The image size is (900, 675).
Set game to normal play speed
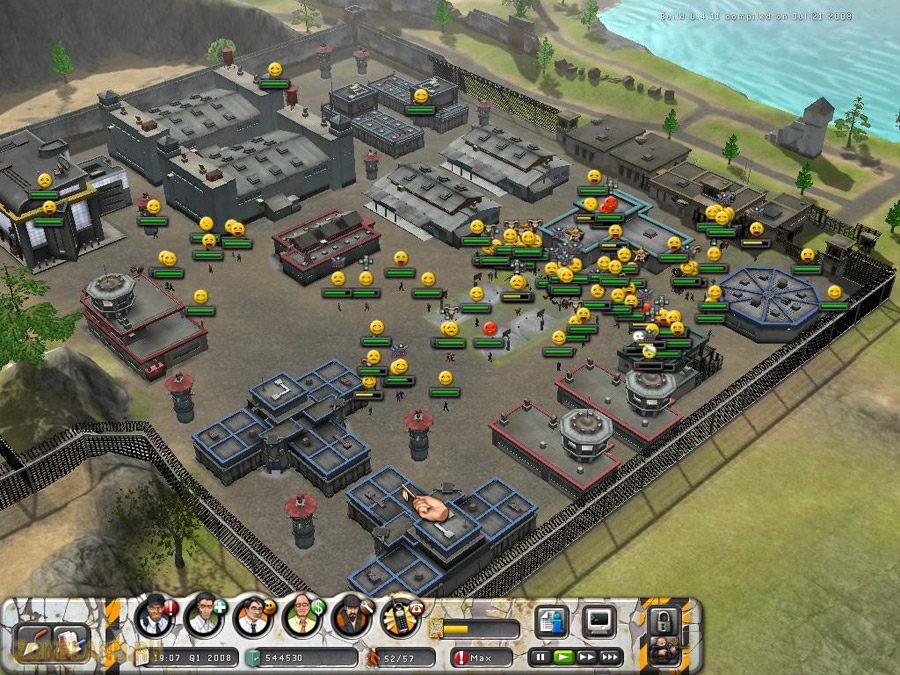coord(563,657)
